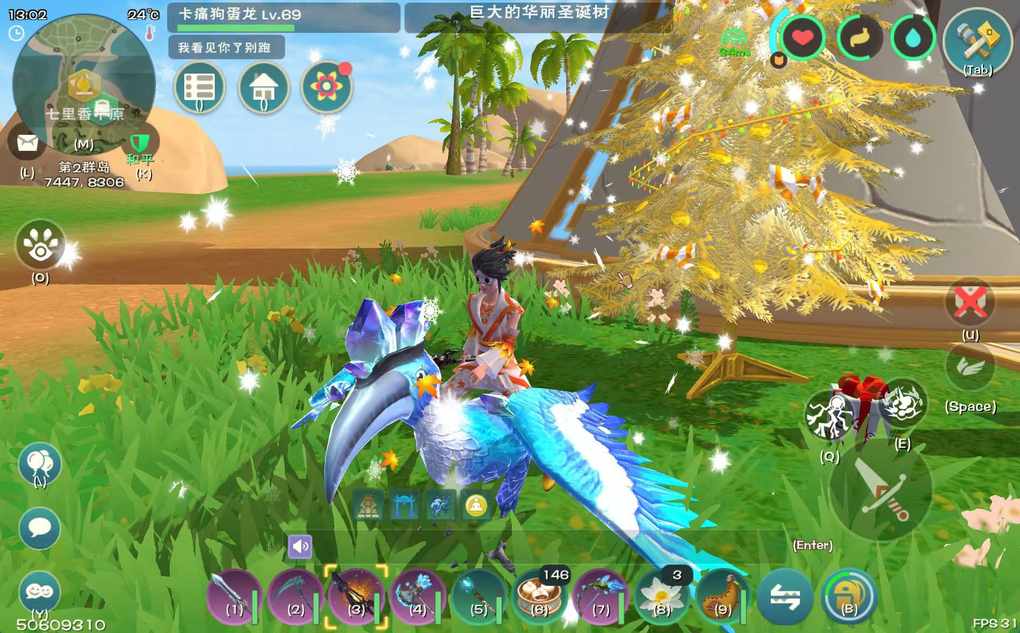1020x633 pixels.
Task: Open the emote masks button
Action: tap(40, 592)
